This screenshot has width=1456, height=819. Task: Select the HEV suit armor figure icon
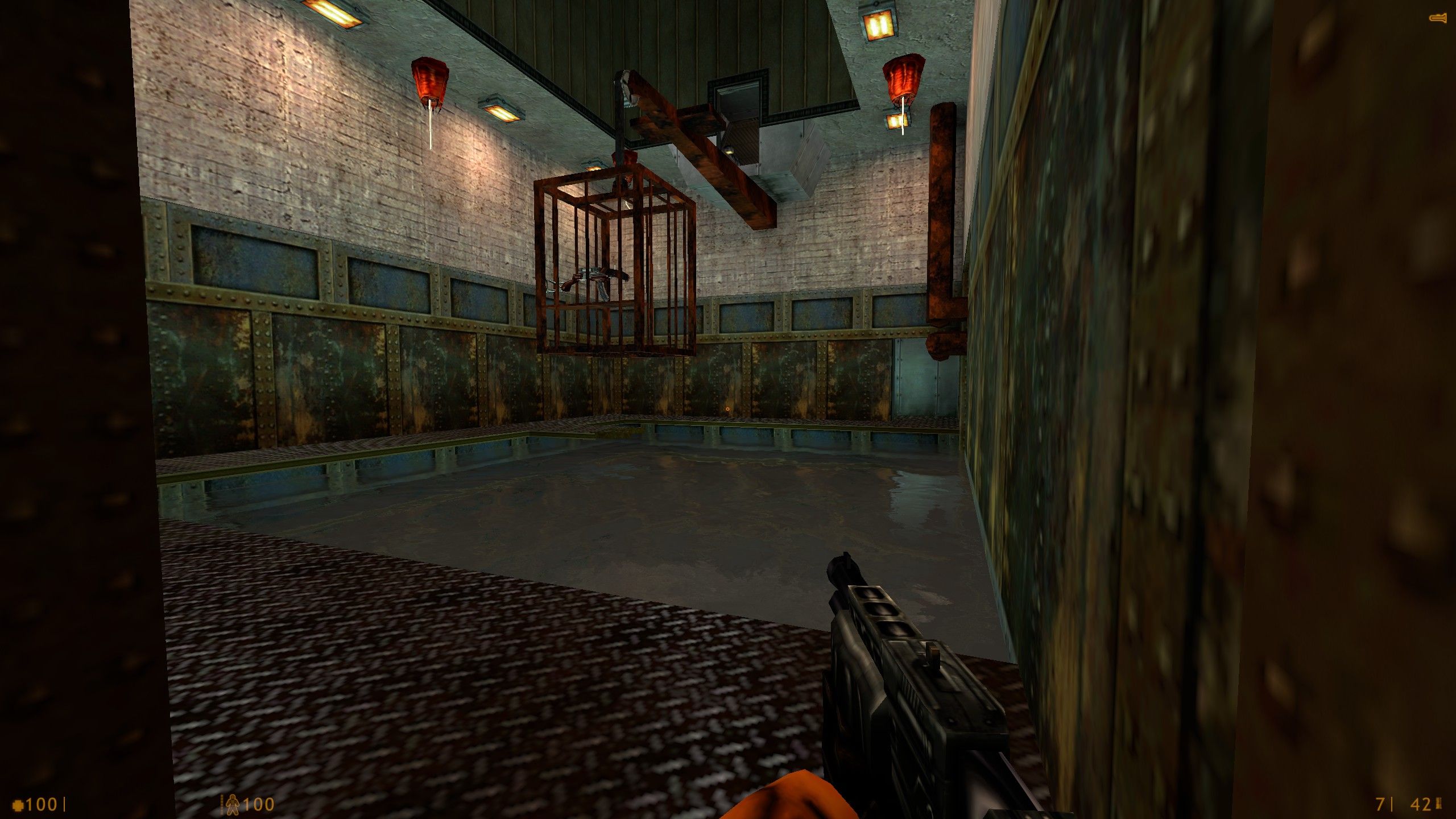click(x=232, y=805)
